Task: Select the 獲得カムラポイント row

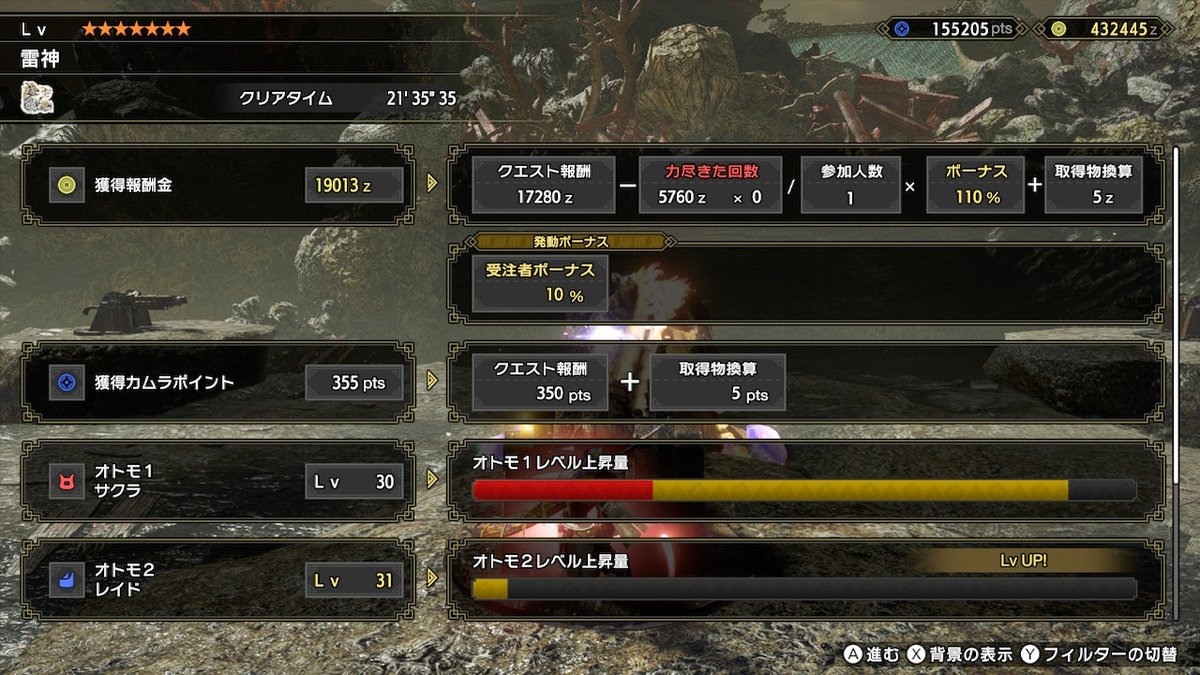Action: pos(217,381)
